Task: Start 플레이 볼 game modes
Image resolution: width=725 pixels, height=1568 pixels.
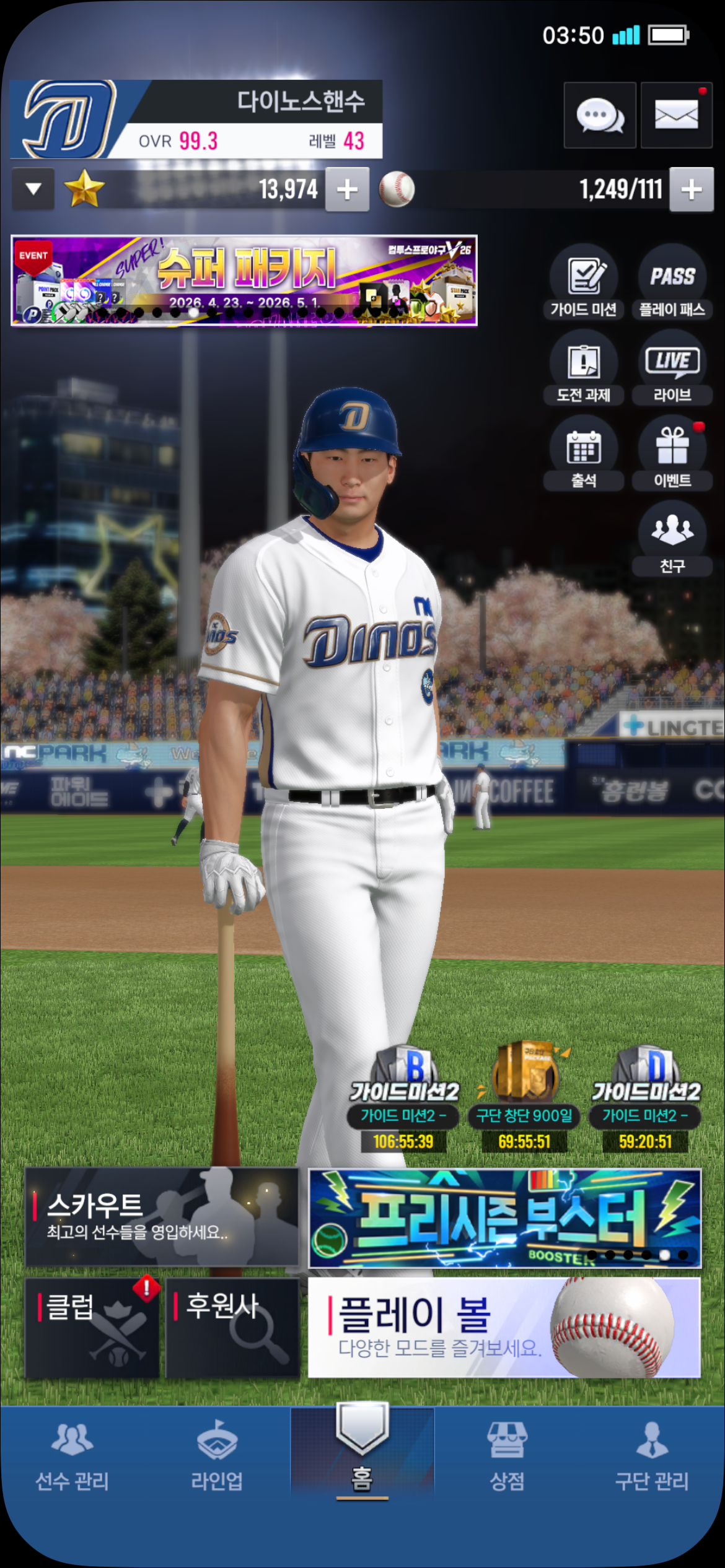Action: click(x=504, y=1328)
